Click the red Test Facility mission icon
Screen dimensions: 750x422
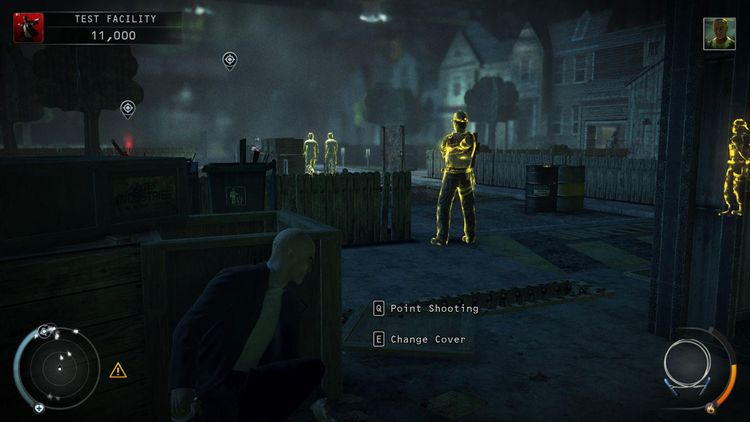(27, 27)
